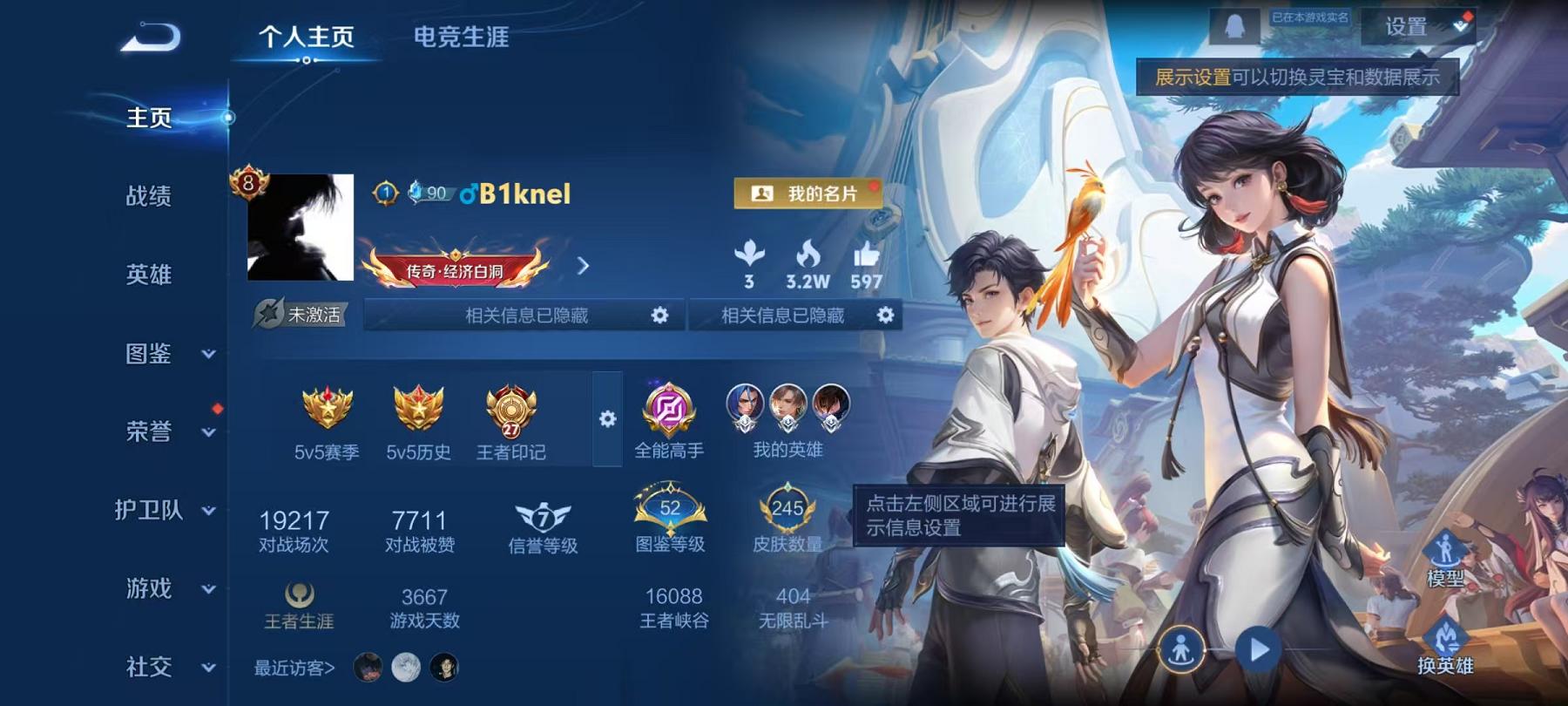The height and width of the screenshot is (706, 1568).
Task: Switch to the 电竞生涯 tab
Action: click(462, 38)
